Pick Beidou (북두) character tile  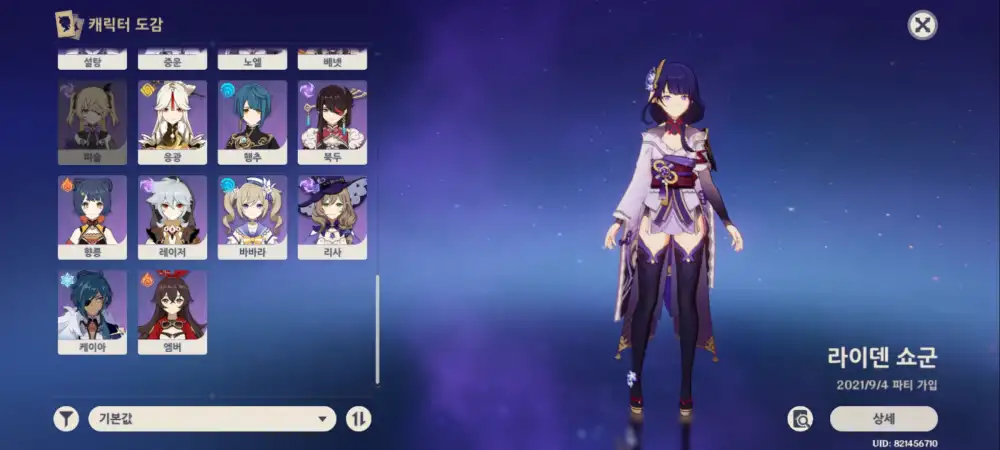[332, 121]
